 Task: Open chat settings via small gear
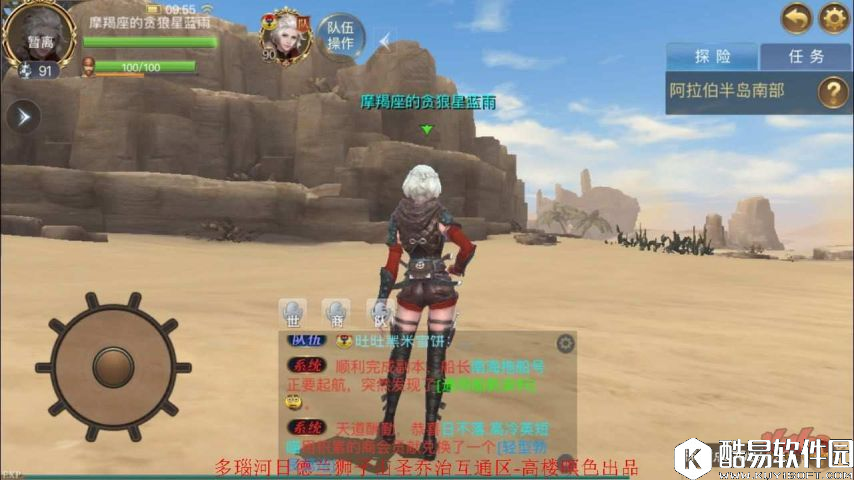click(565, 343)
